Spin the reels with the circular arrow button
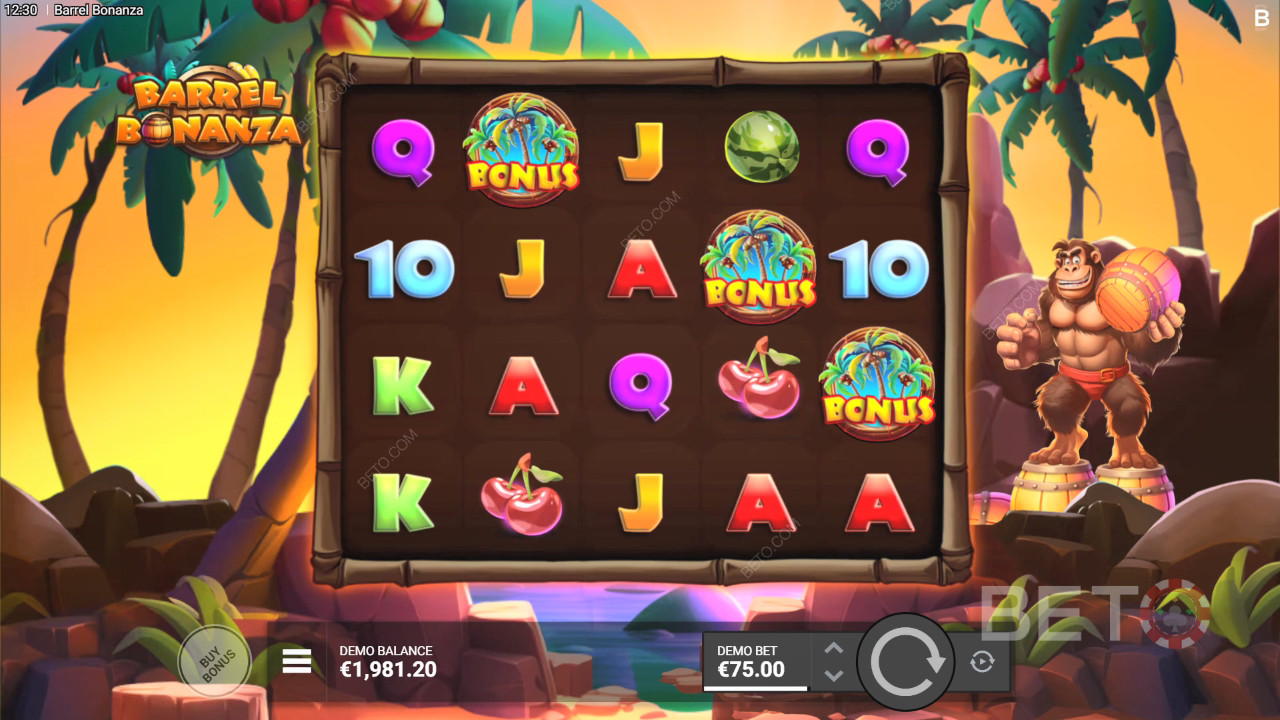 (907, 661)
